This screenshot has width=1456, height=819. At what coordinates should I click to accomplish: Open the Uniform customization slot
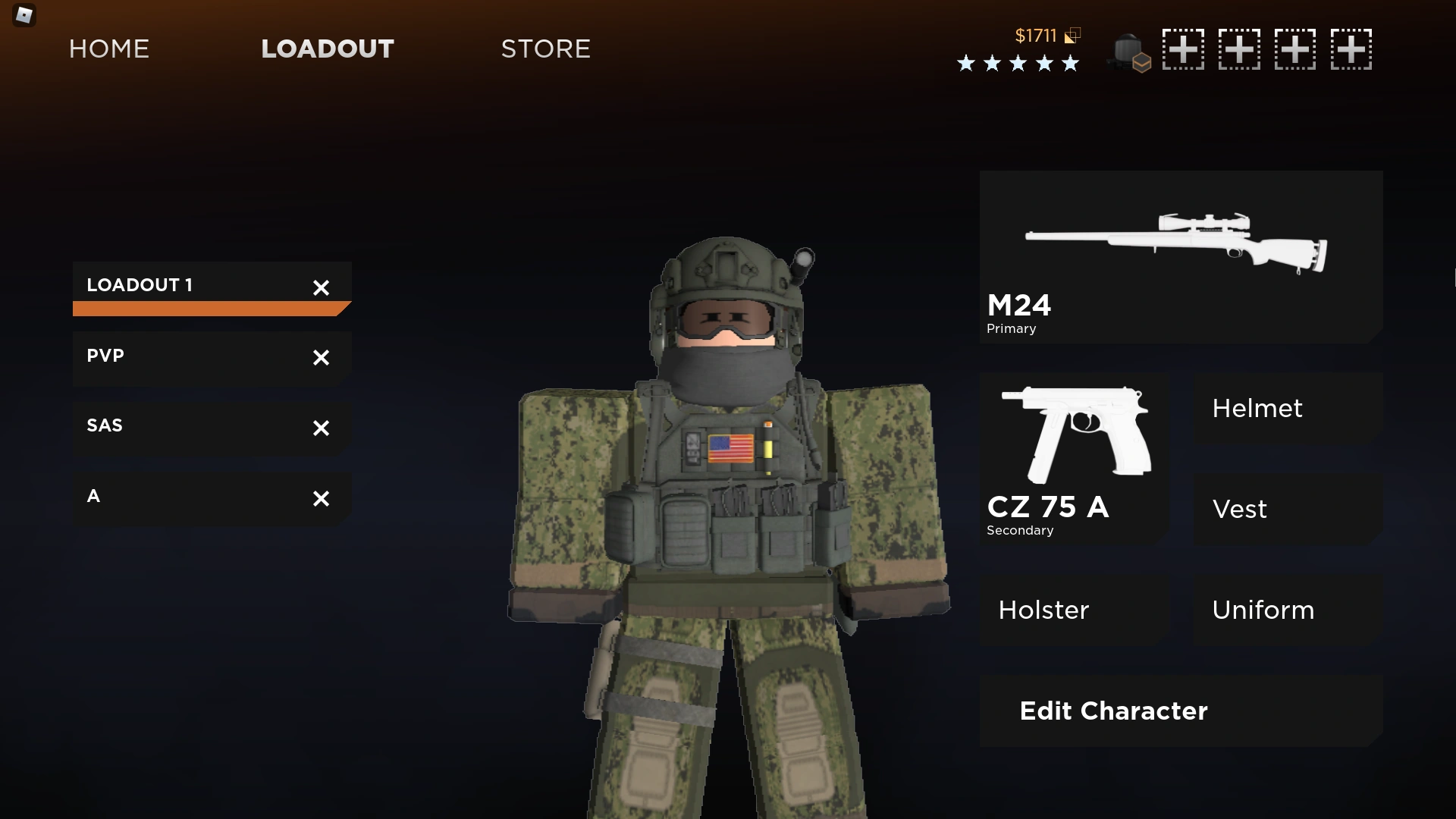pyautogui.click(x=1263, y=610)
